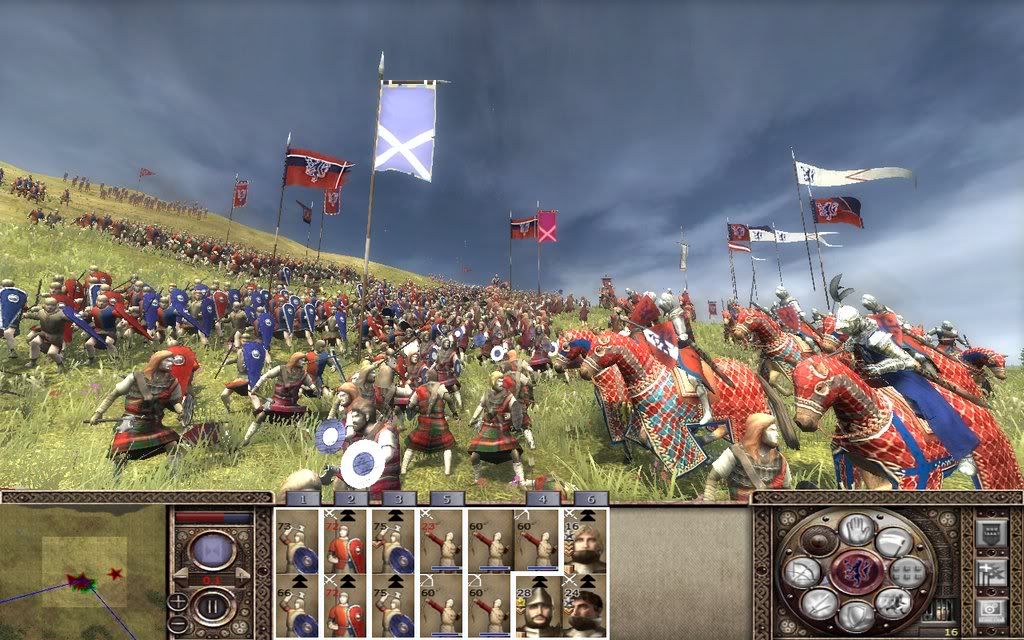
Task: Toggle the cavalry horse command button
Action: 893,602
